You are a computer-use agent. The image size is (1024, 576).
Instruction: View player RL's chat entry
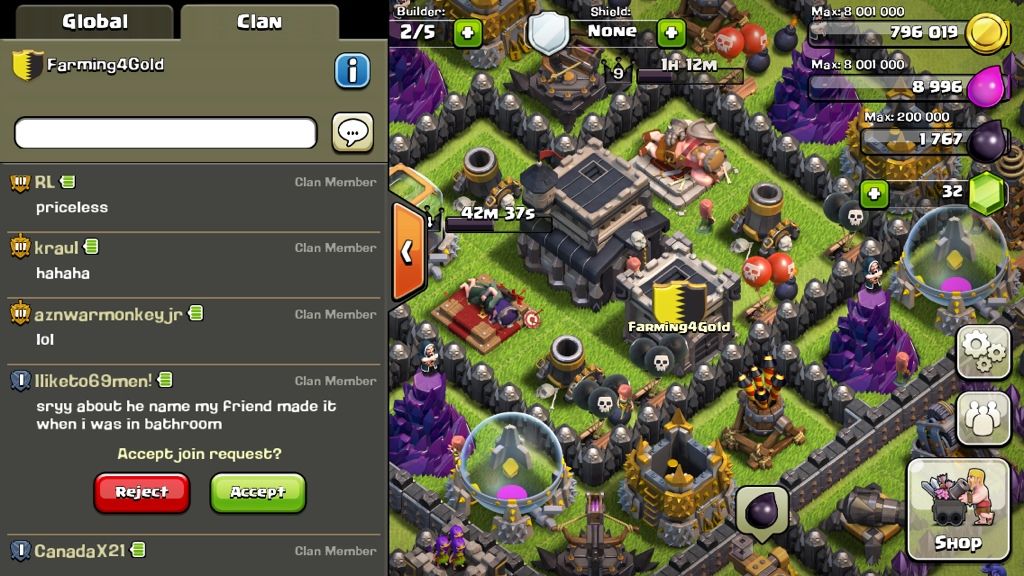pos(45,182)
